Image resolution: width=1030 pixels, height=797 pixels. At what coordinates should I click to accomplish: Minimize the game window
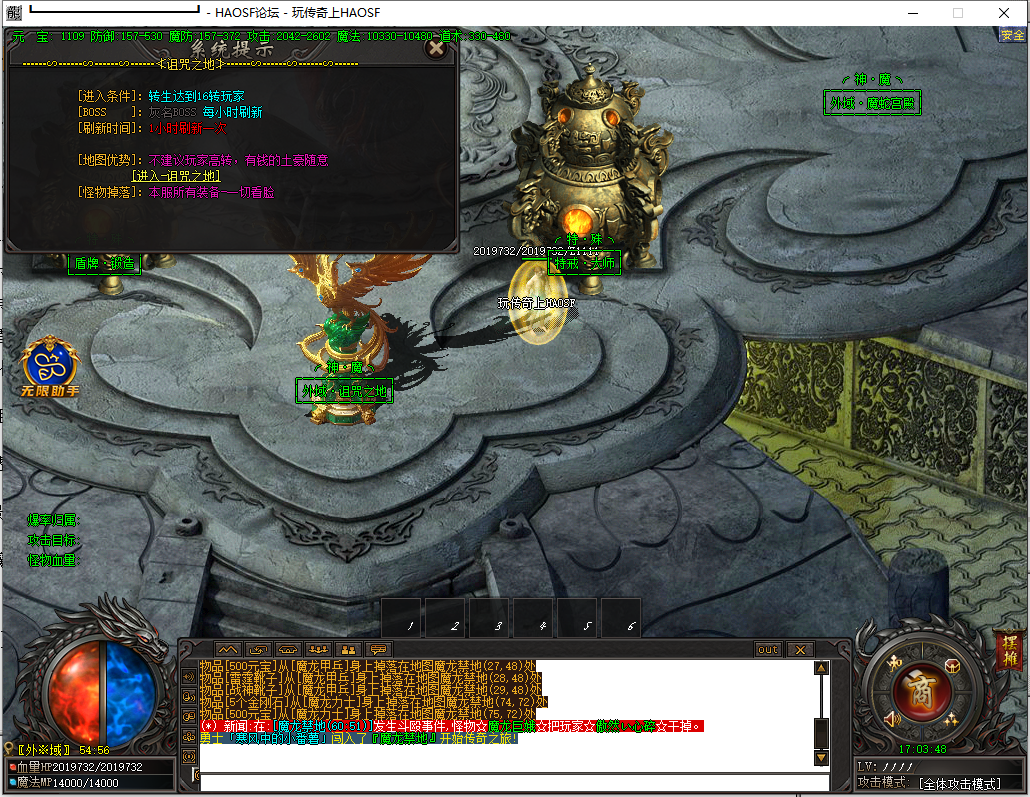pos(912,13)
